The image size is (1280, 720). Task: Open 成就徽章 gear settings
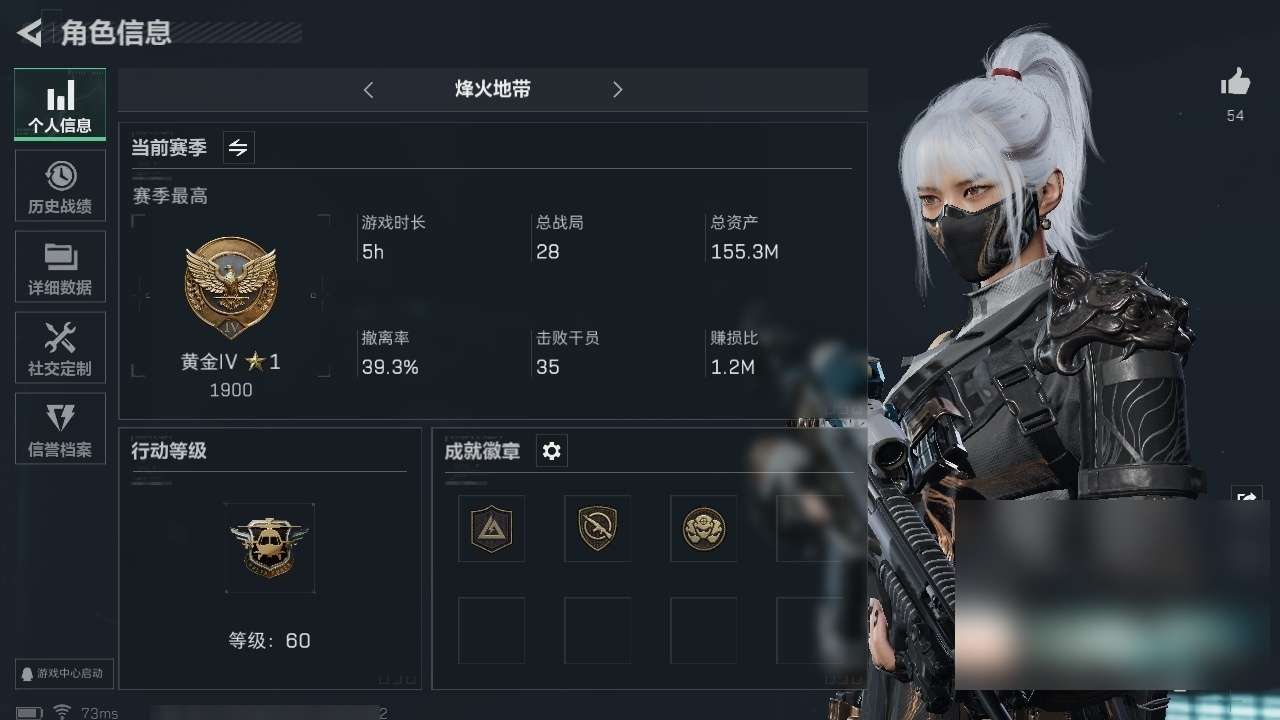[x=551, y=451]
